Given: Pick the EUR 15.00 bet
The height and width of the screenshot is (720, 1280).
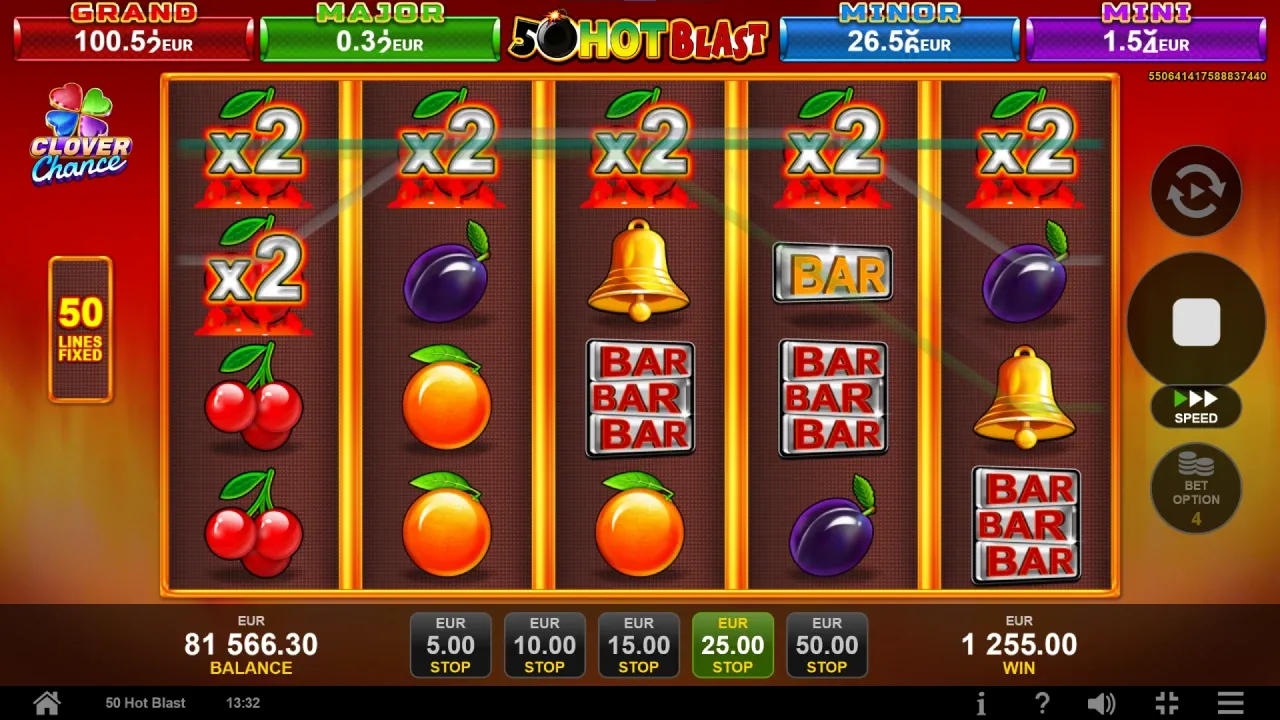Looking at the screenshot, I should [638, 645].
